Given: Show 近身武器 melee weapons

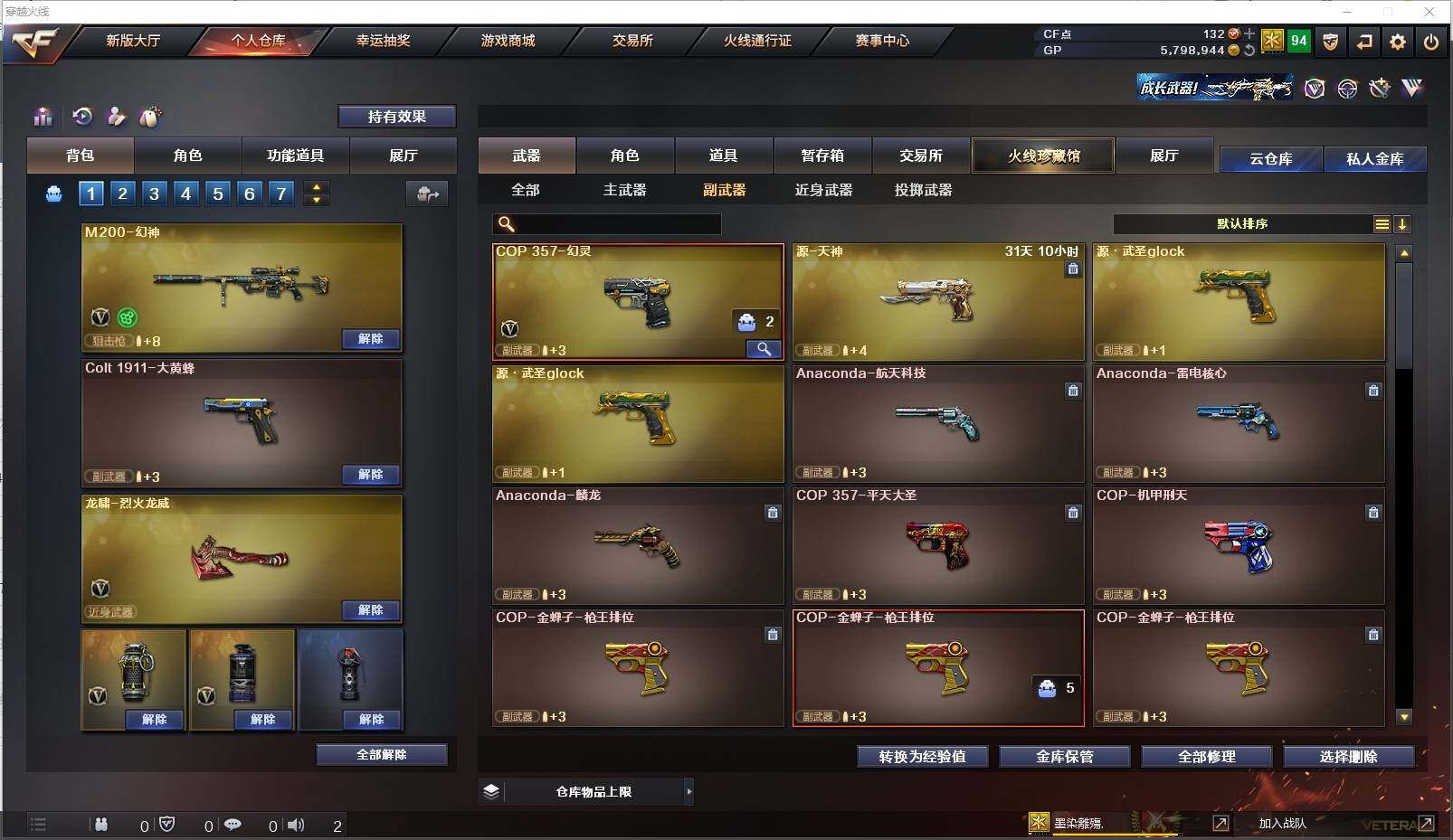Looking at the screenshot, I should click(x=823, y=190).
